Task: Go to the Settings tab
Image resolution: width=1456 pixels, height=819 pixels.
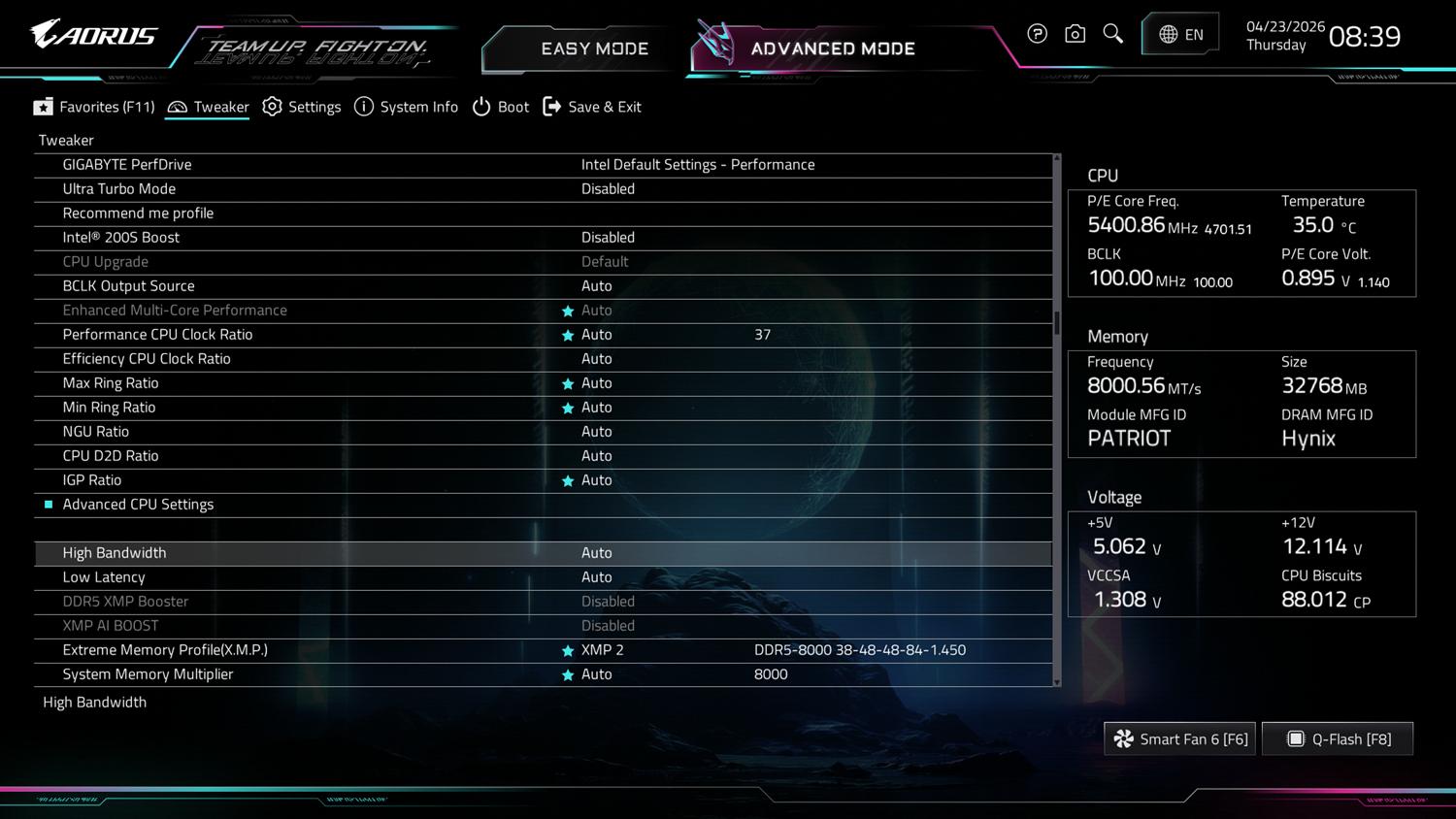Action: [302, 107]
